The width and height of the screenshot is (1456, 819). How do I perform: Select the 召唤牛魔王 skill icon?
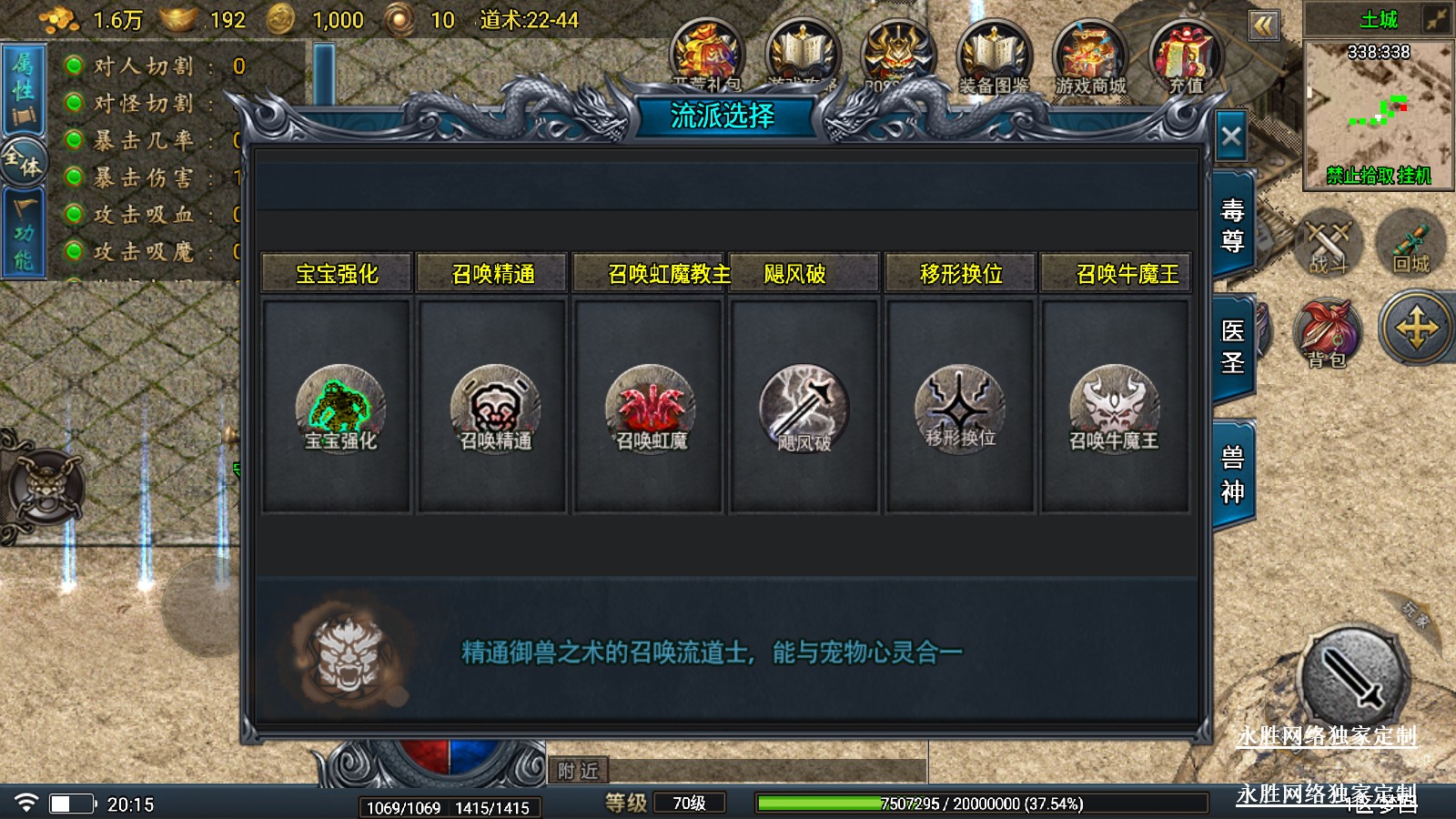tap(1114, 409)
